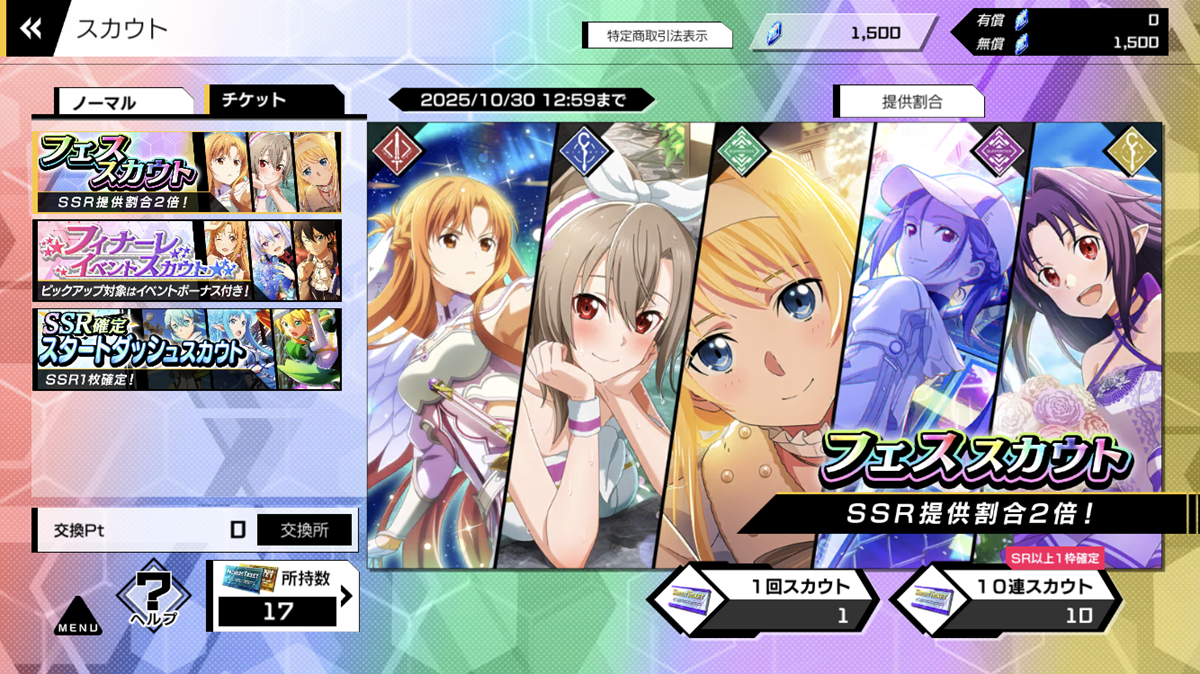The width and height of the screenshot is (1200, 674).
Task: Select the フェススカウト banner
Action: click(188, 172)
